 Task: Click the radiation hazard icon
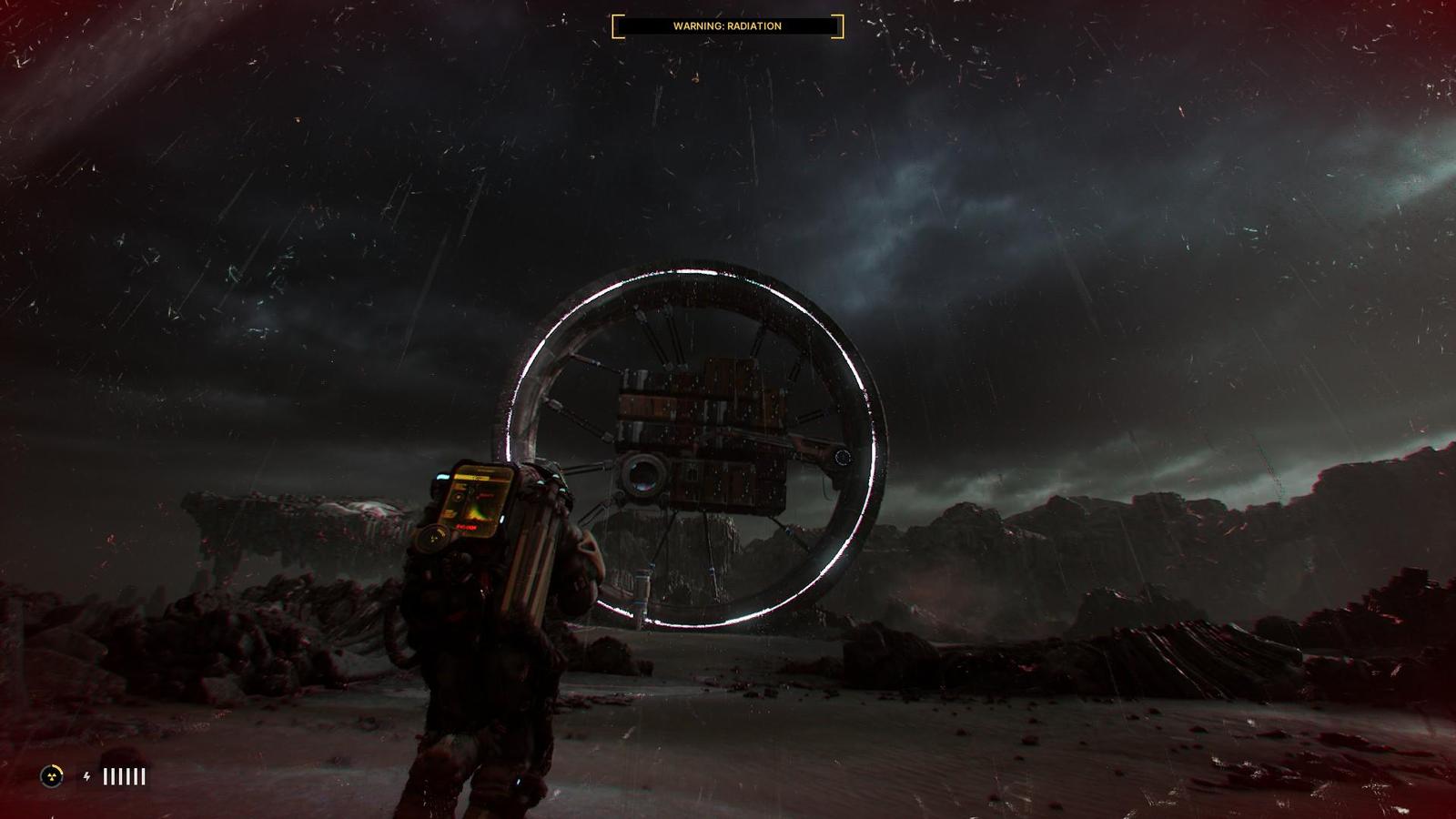tap(52, 776)
